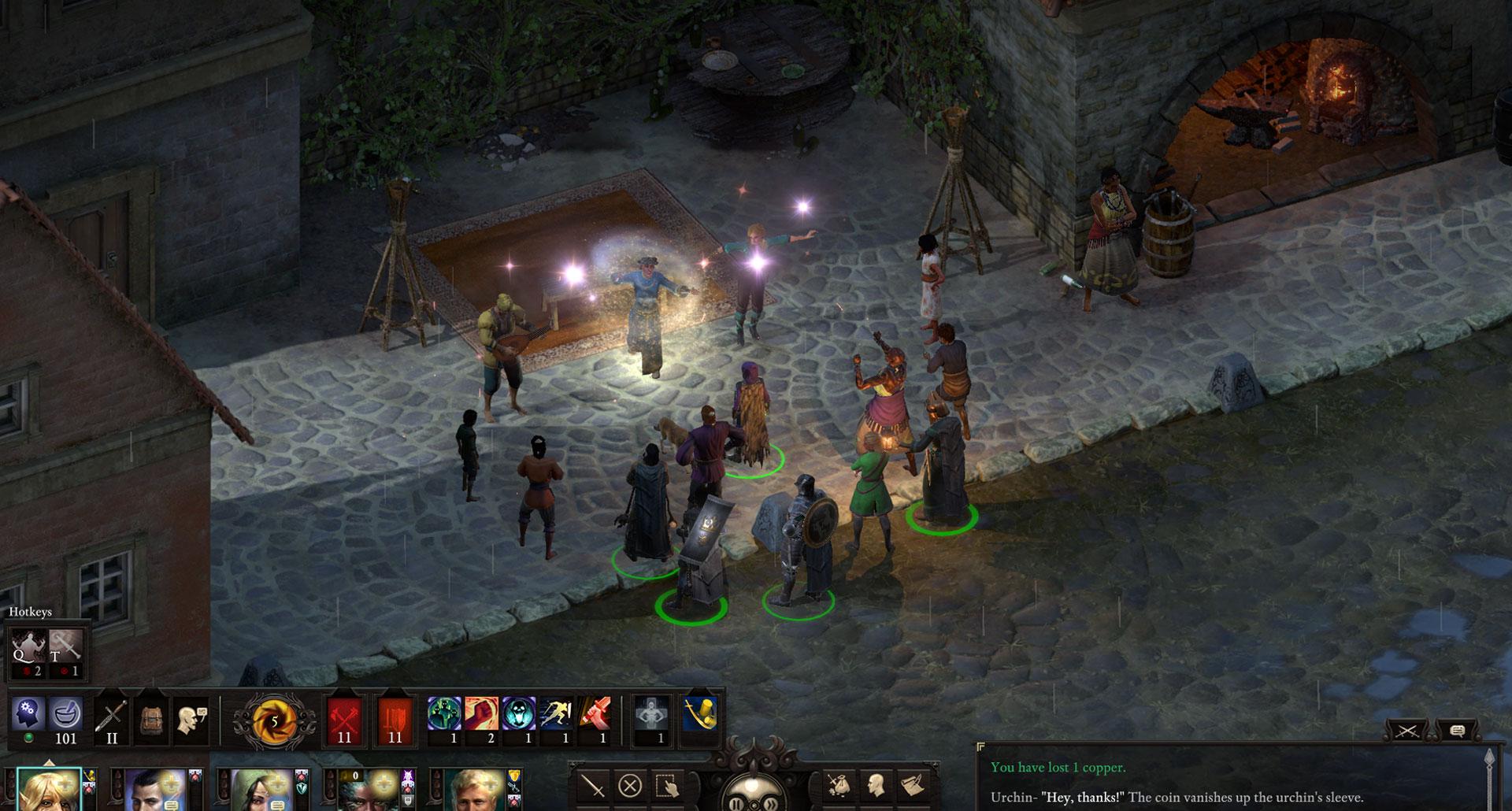Open the mortar and pestle consumables slot
This screenshot has height=811, width=1512.
(x=66, y=715)
